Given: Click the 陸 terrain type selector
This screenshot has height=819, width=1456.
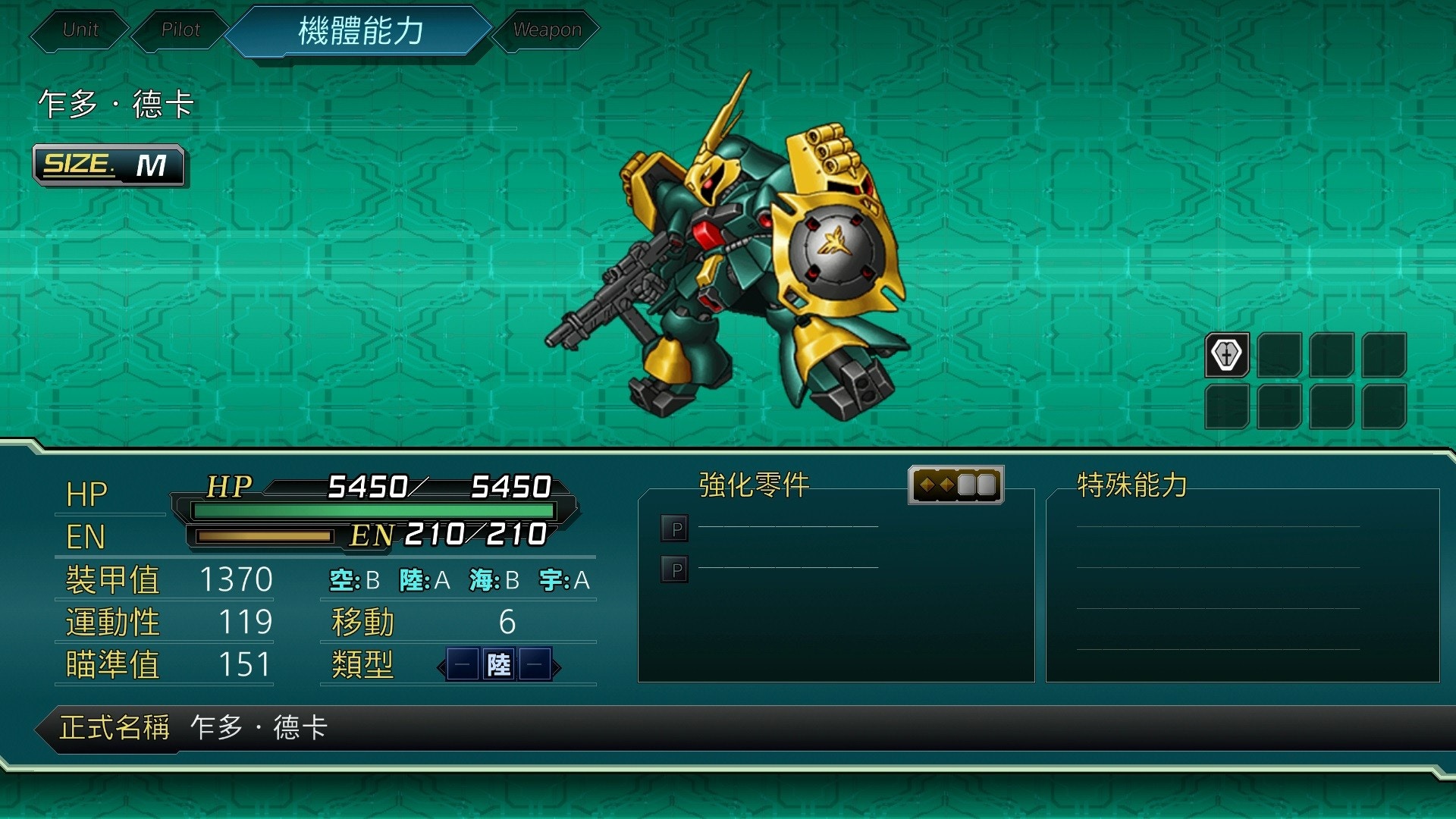Looking at the screenshot, I should click(x=498, y=666).
